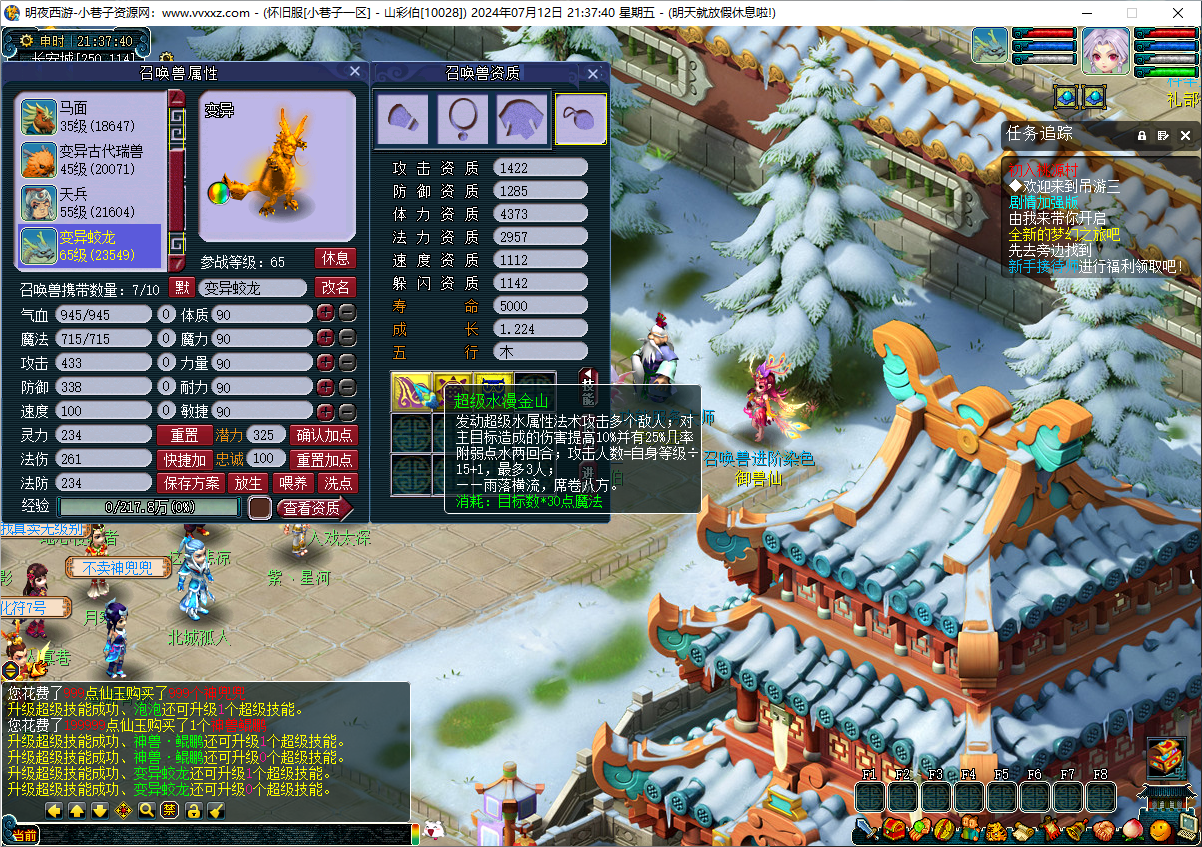Remove a point from 敏捷 with minus
Screen dimensions: 1202x847
tap(347, 412)
